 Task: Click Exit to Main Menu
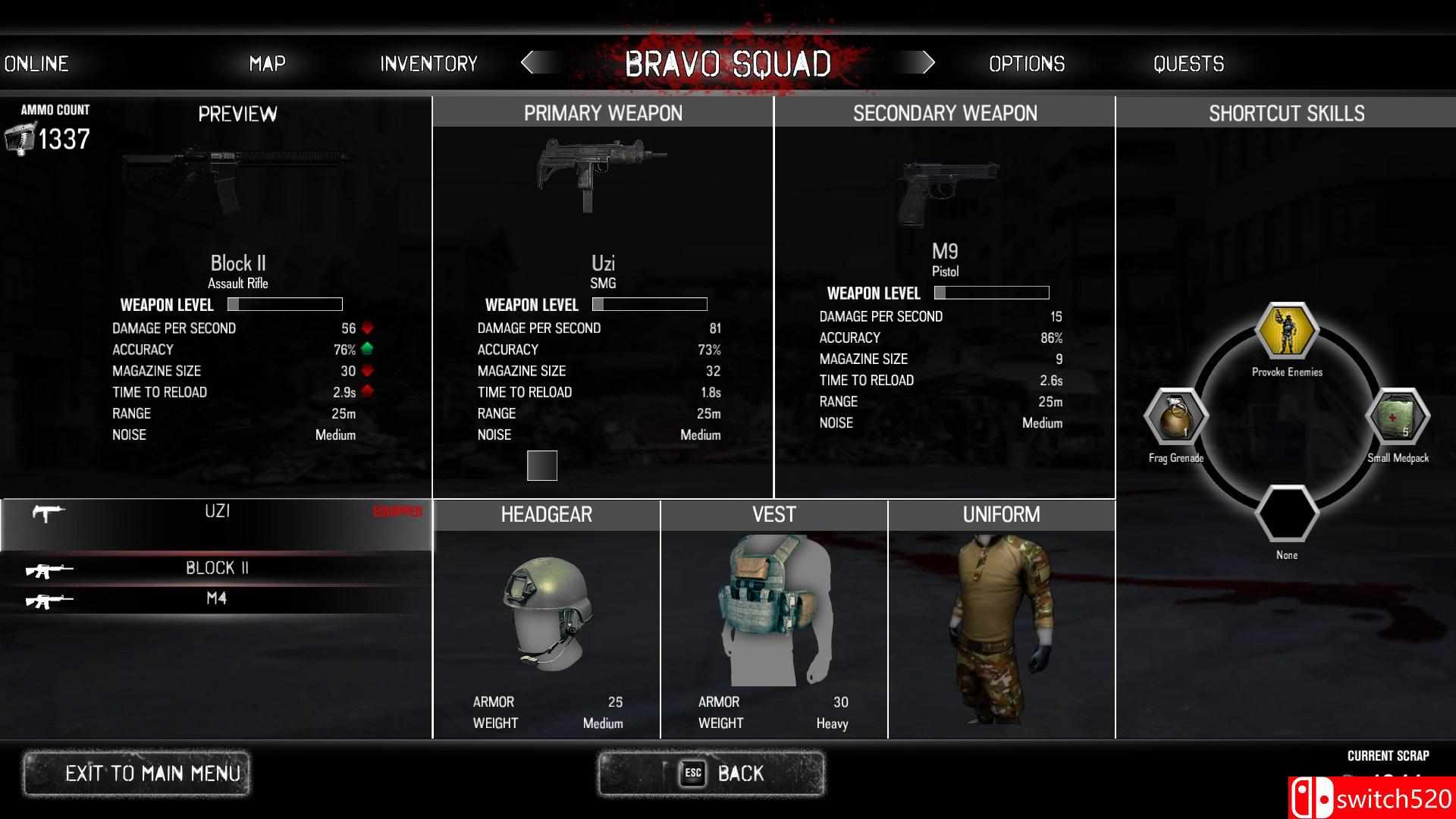tap(138, 773)
